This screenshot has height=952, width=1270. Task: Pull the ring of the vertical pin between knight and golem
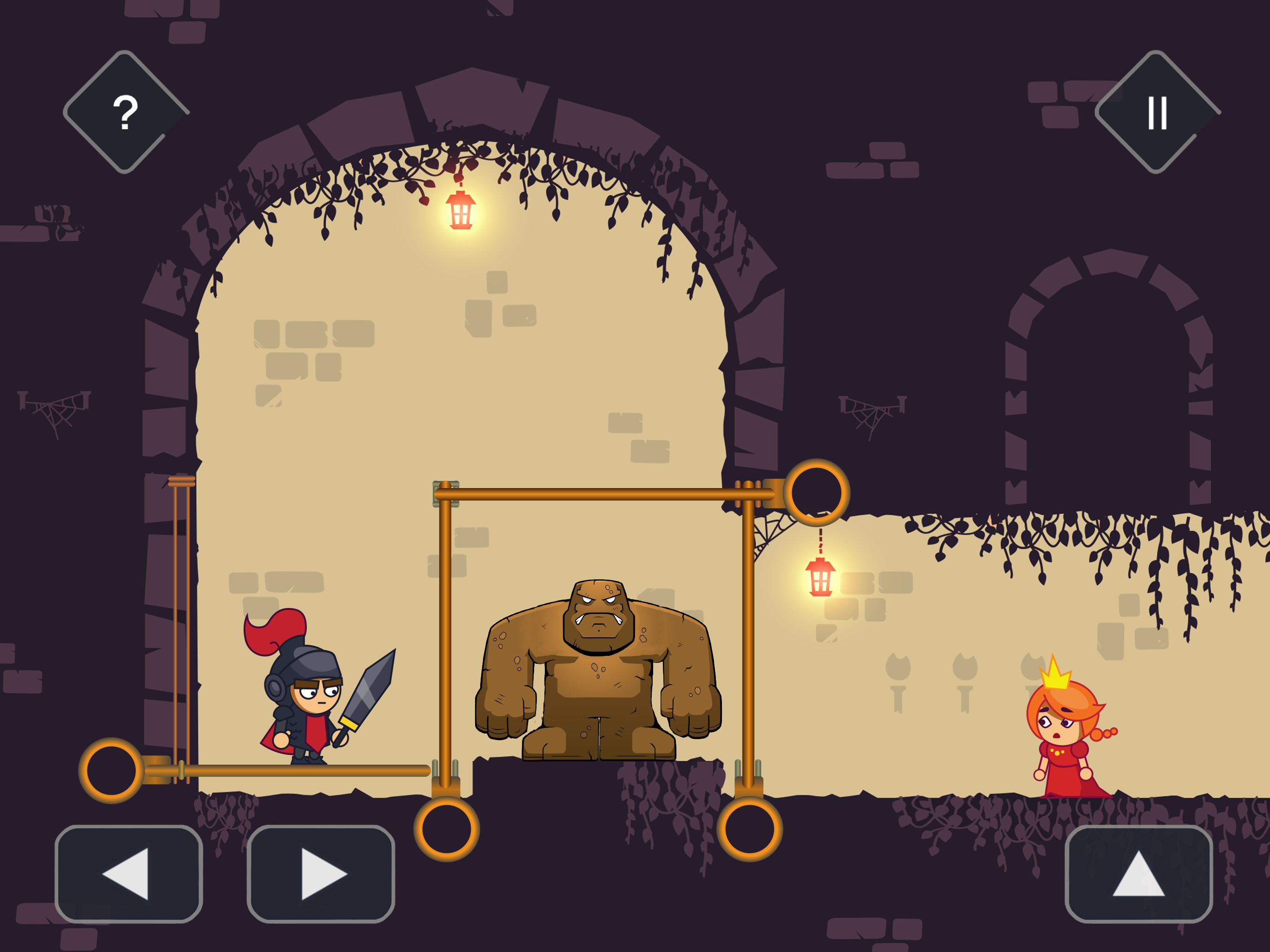447,828
